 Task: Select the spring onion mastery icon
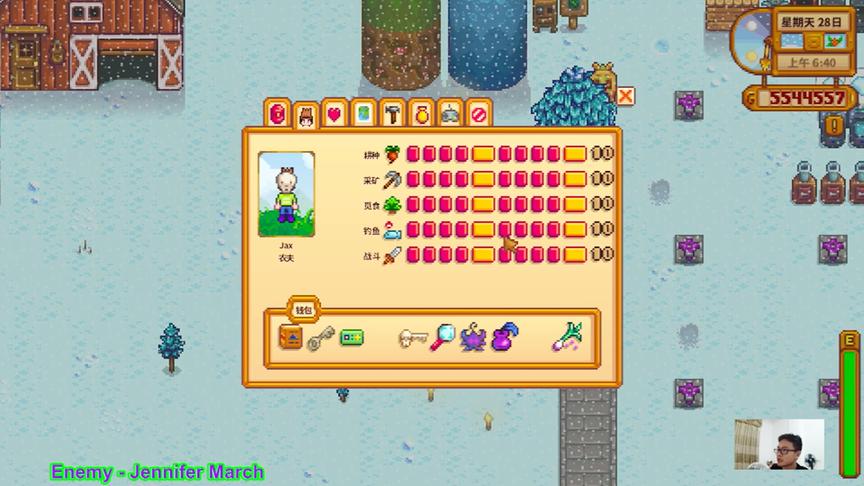pos(567,338)
